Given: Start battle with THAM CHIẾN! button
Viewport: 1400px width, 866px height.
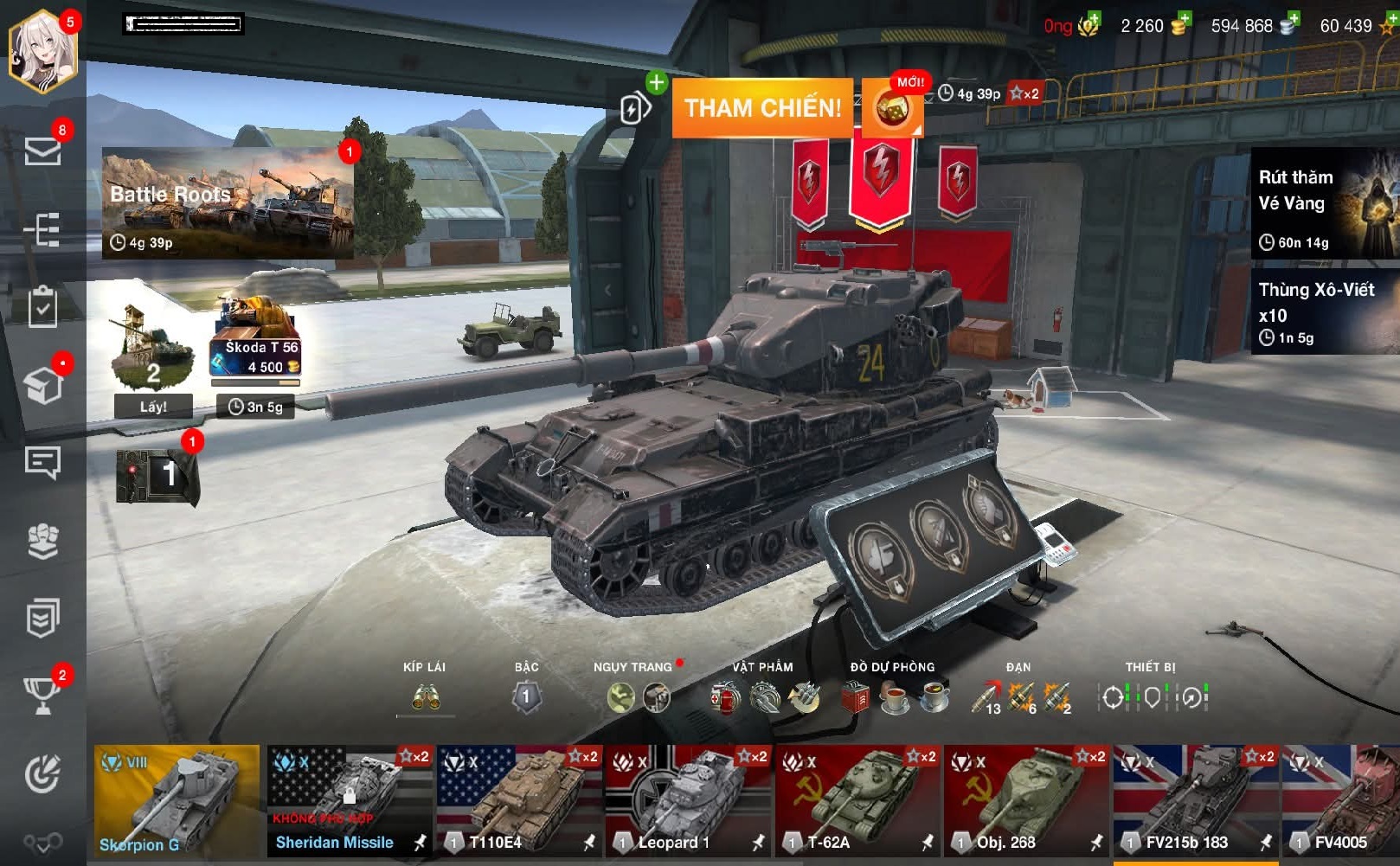Looking at the screenshot, I should (x=761, y=108).
